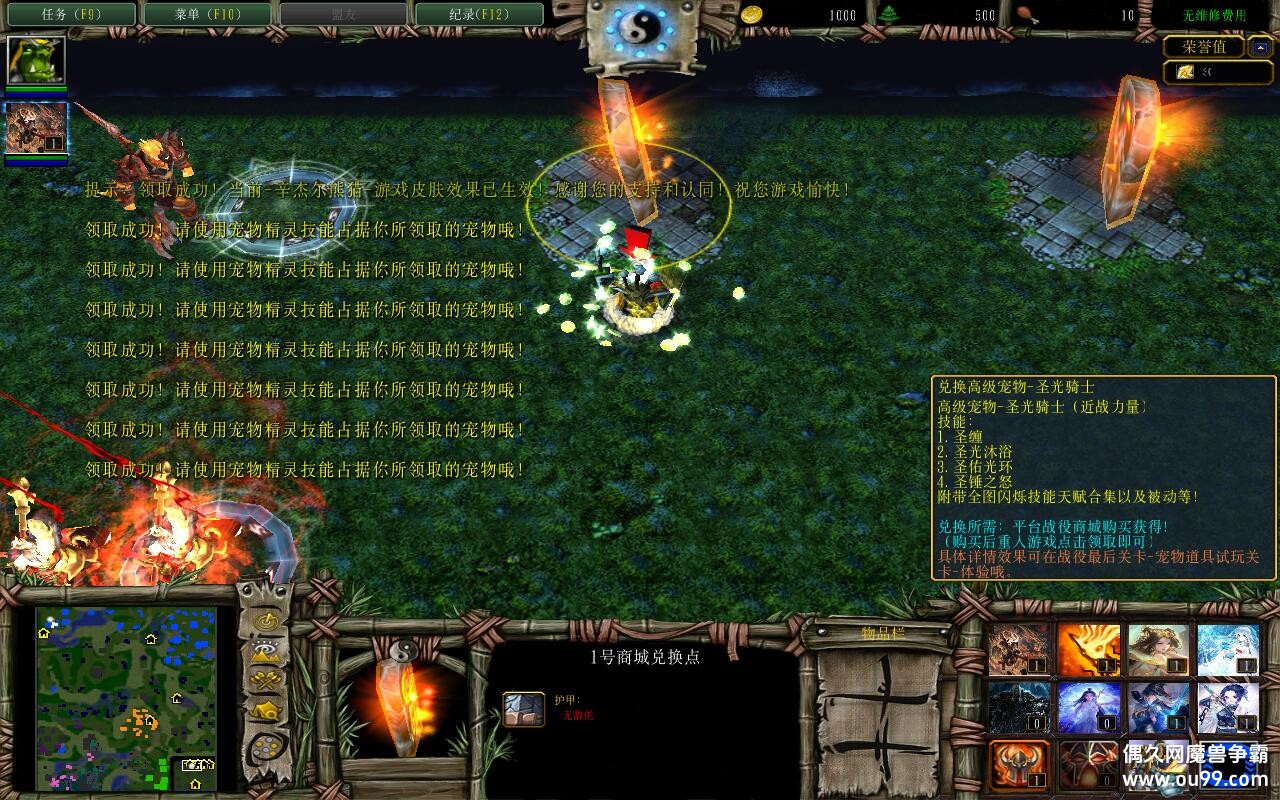Viewport: 1280px width, 800px height.
Task: Click the minimap ping signal icon
Action: coord(264,622)
